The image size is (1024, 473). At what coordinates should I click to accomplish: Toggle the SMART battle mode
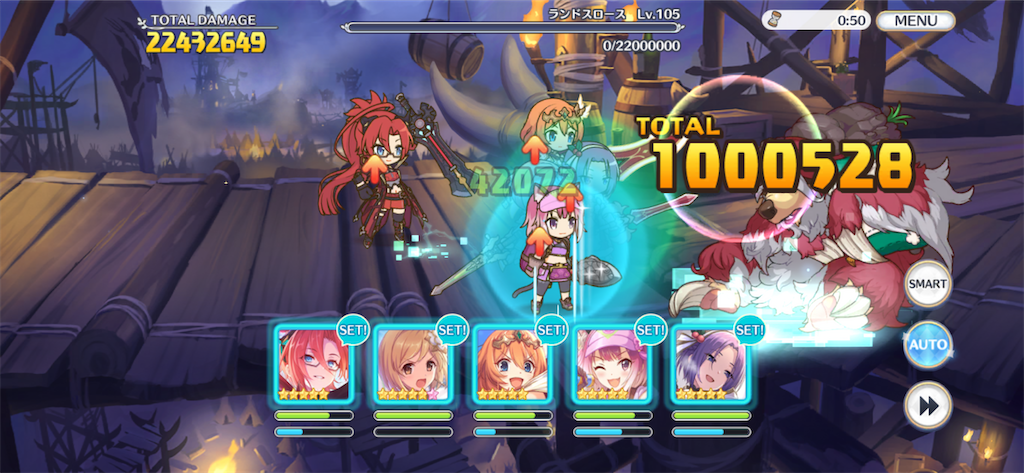927,284
